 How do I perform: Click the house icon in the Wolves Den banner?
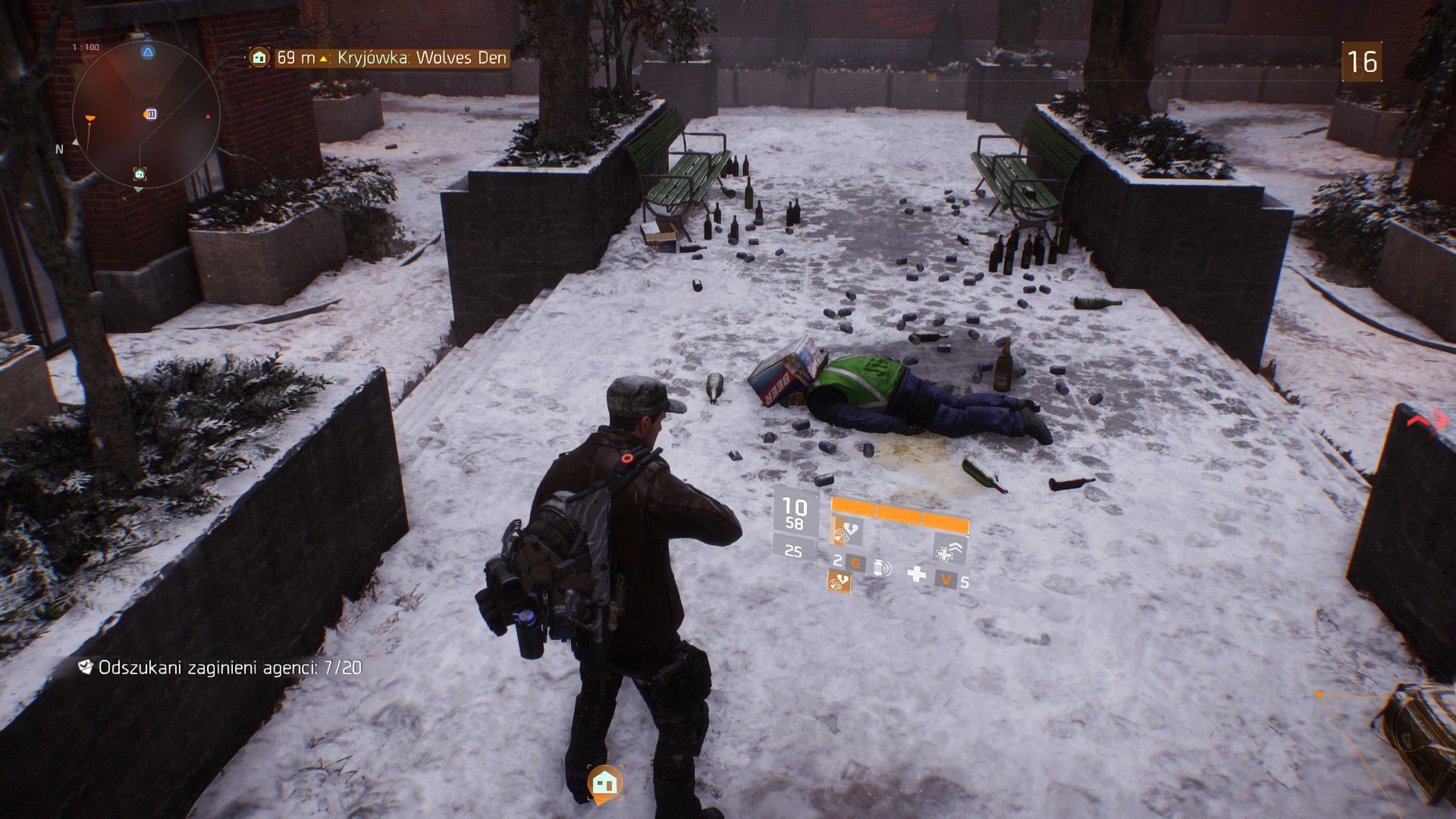(259, 56)
